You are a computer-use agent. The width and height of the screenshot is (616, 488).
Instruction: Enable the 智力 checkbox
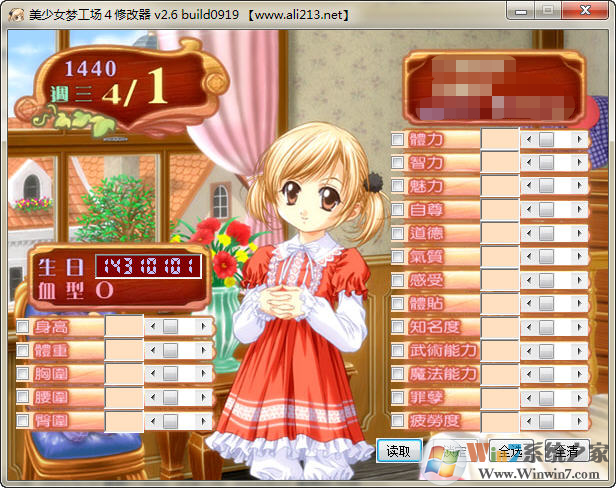[398, 162]
